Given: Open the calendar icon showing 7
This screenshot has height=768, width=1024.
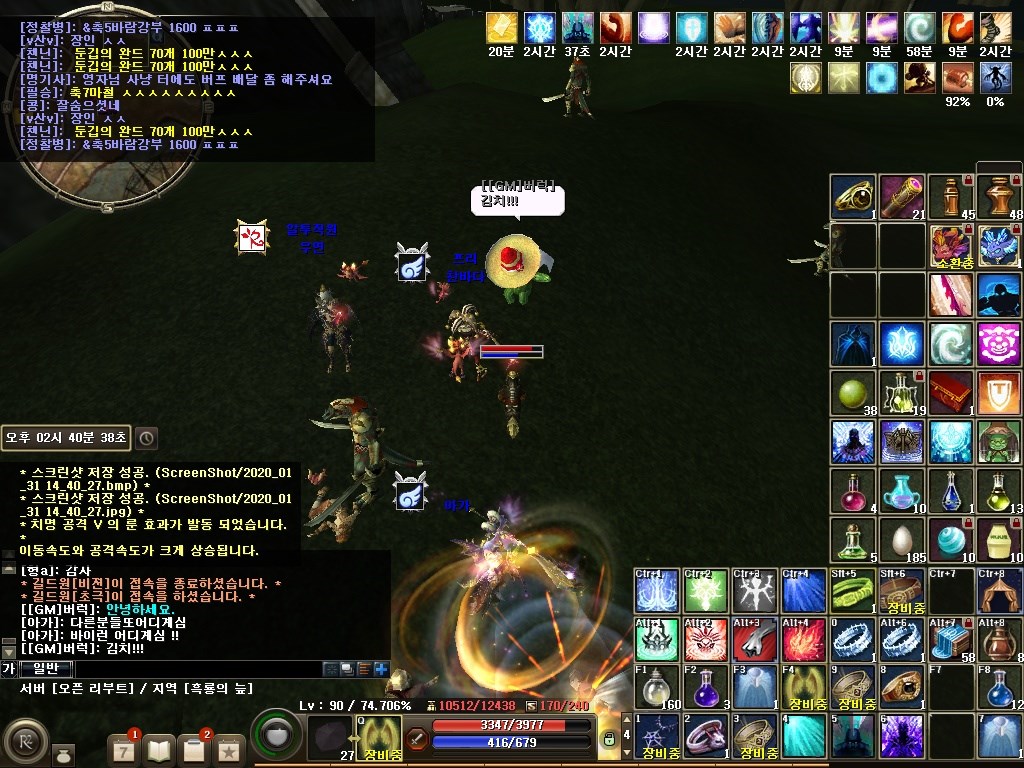Looking at the screenshot, I should tap(123, 750).
